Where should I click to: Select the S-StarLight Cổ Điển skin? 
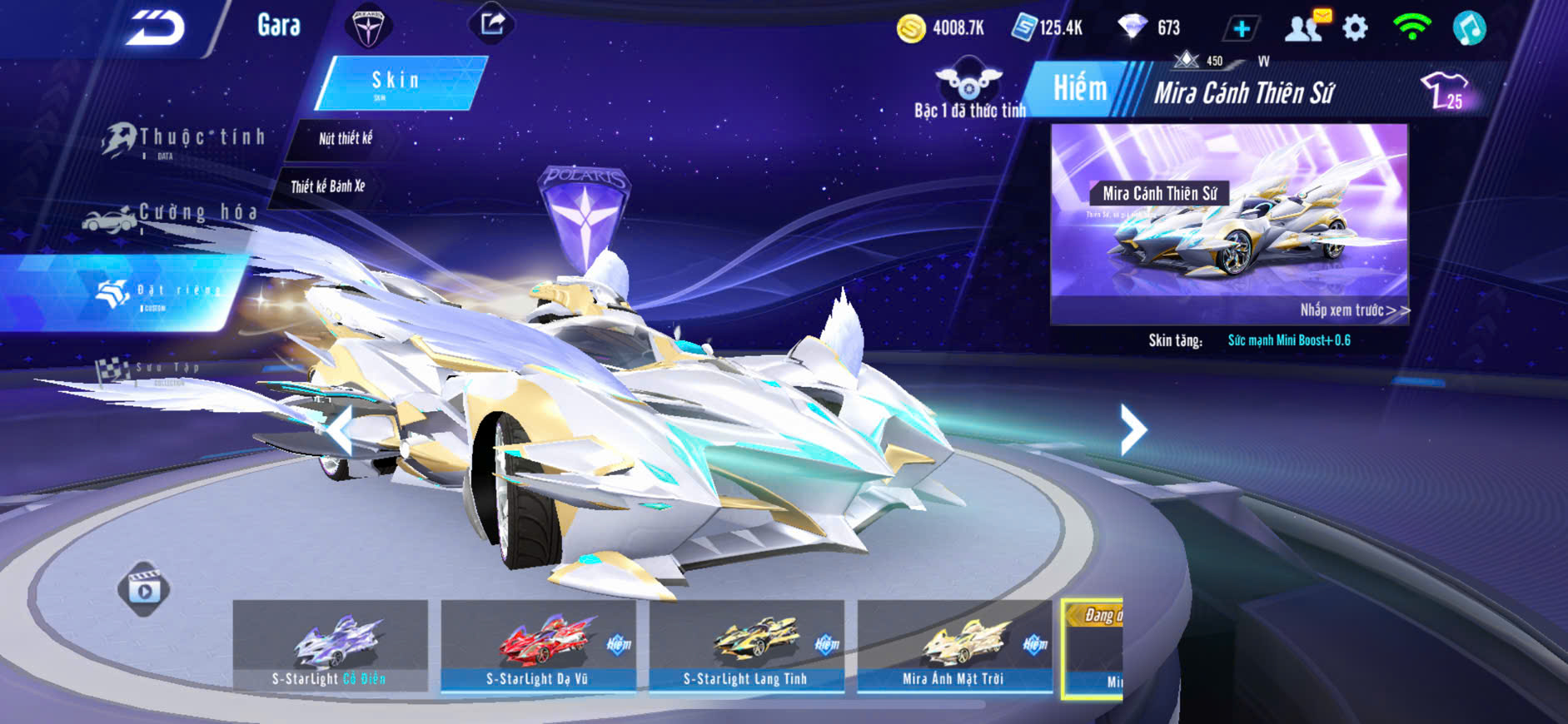point(330,646)
